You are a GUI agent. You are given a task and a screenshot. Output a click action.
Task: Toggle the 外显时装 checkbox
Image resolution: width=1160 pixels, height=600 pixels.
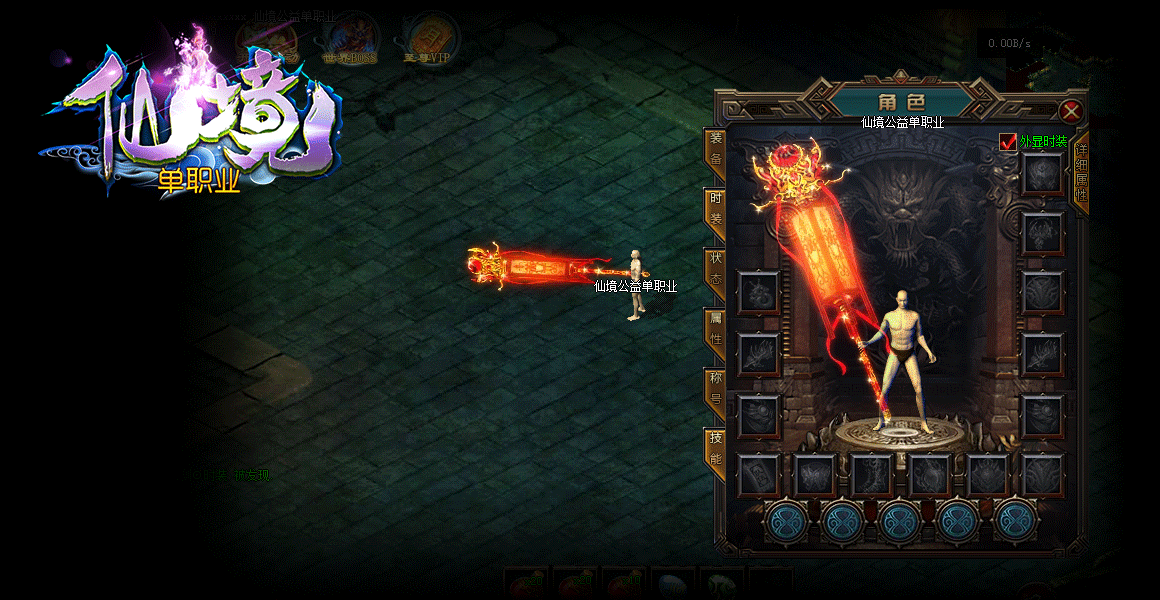[1008, 142]
